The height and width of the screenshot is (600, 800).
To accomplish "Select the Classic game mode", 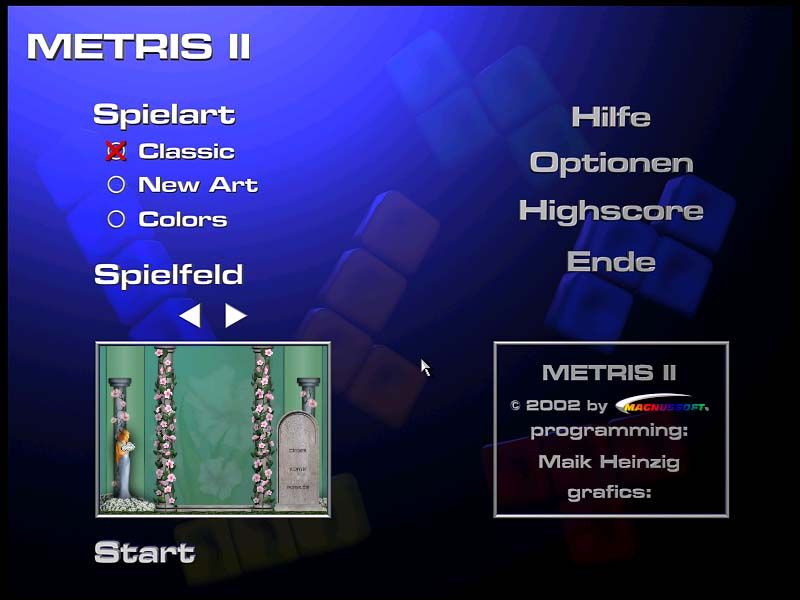I will click(x=116, y=151).
